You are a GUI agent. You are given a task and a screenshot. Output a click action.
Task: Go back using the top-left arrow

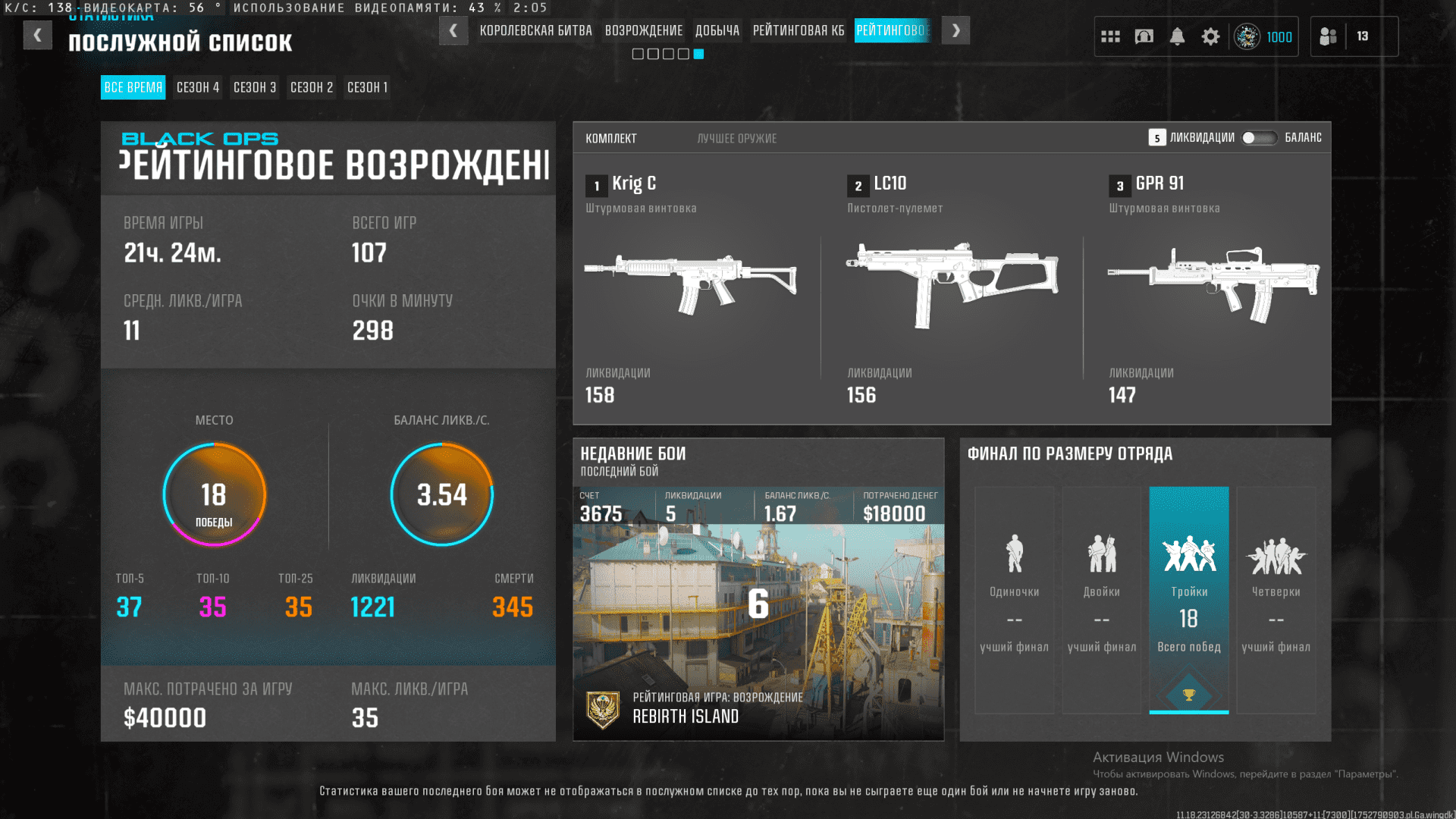pyautogui.click(x=37, y=35)
